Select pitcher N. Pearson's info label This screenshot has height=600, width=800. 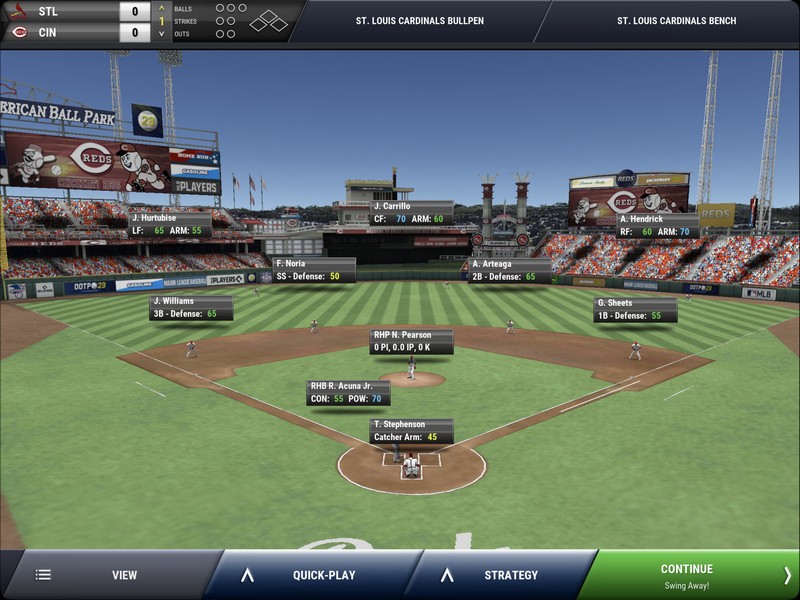(411, 341)
